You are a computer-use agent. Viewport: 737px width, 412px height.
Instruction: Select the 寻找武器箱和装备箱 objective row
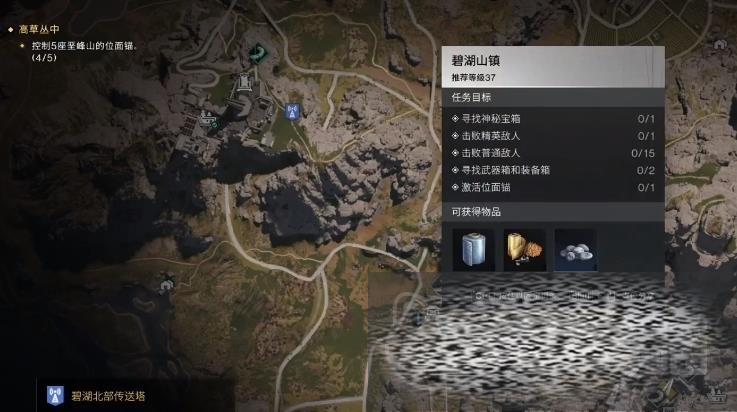point(552,170)
